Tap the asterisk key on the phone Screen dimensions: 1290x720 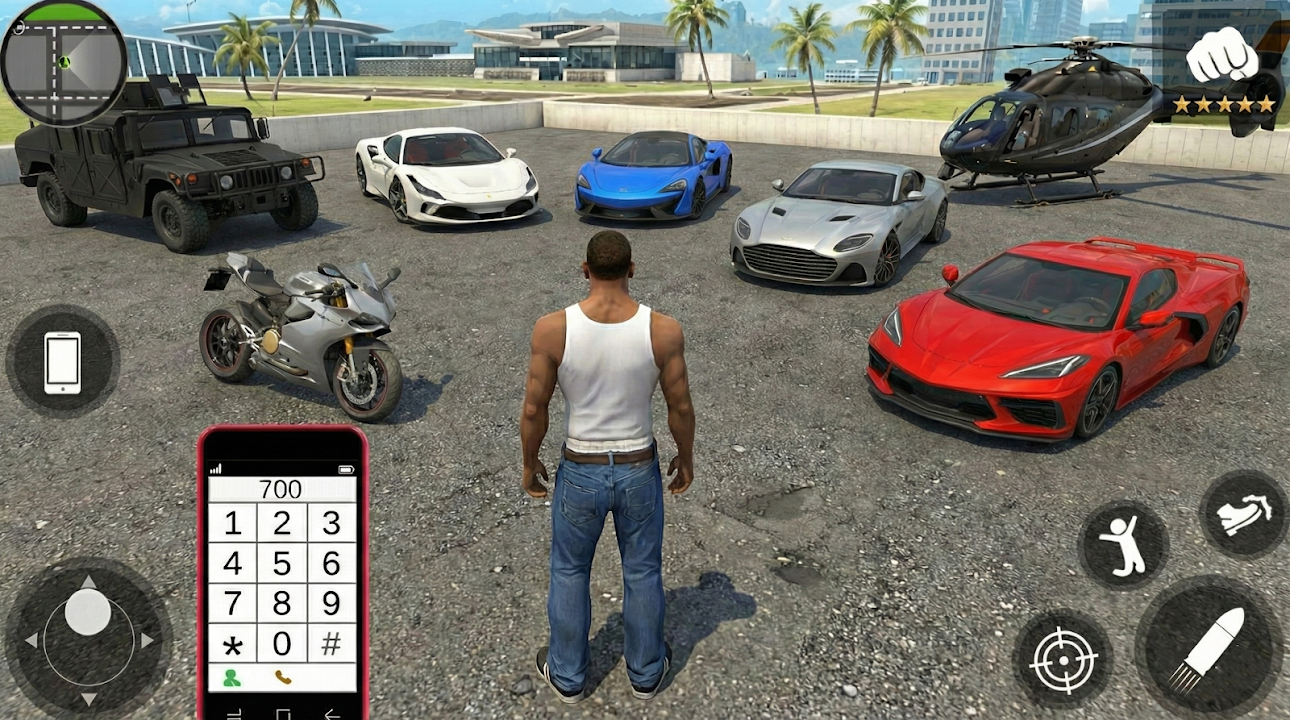[x=232, y=643]
